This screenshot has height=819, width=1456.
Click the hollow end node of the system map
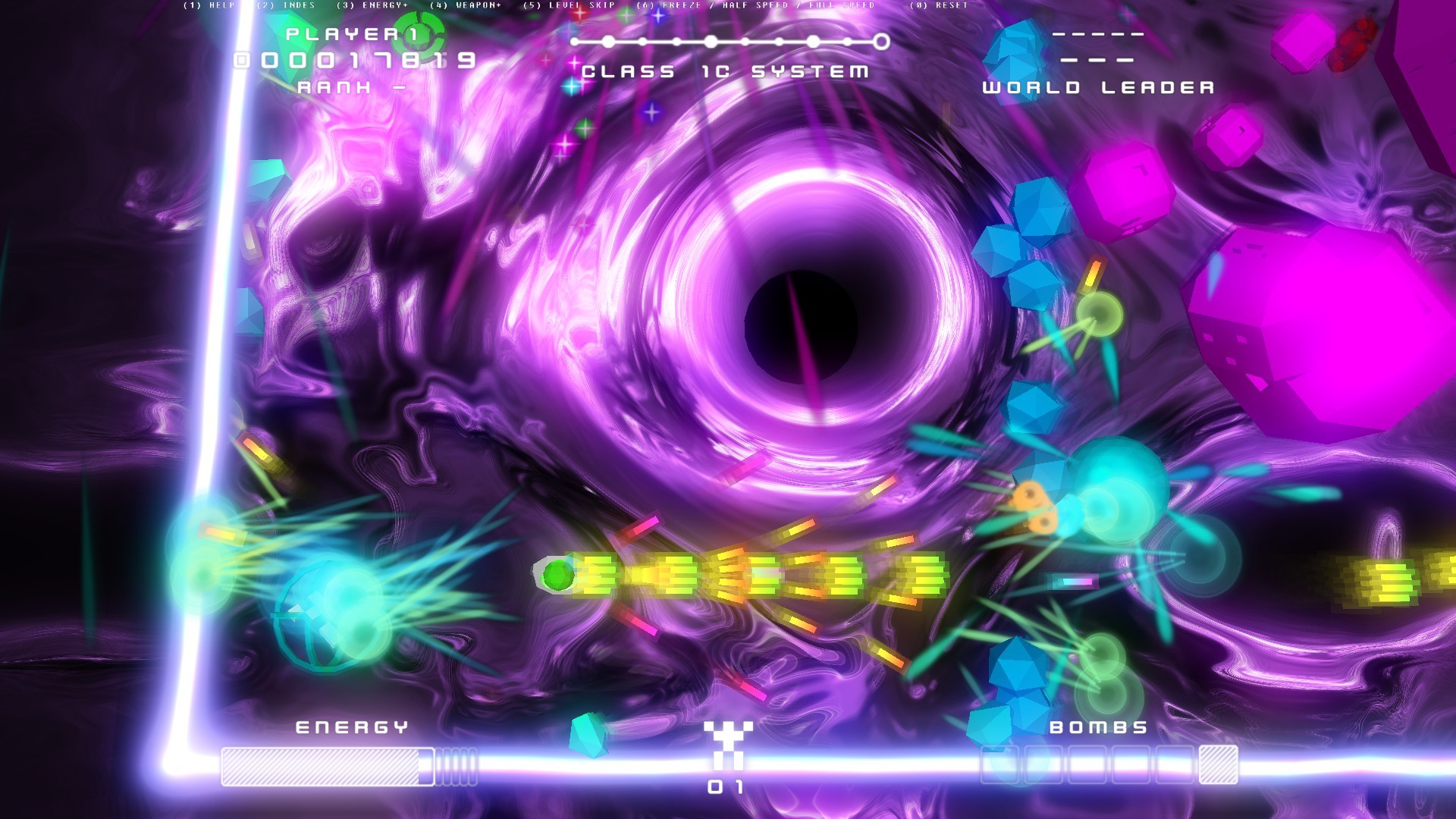[x=883, y=42]
